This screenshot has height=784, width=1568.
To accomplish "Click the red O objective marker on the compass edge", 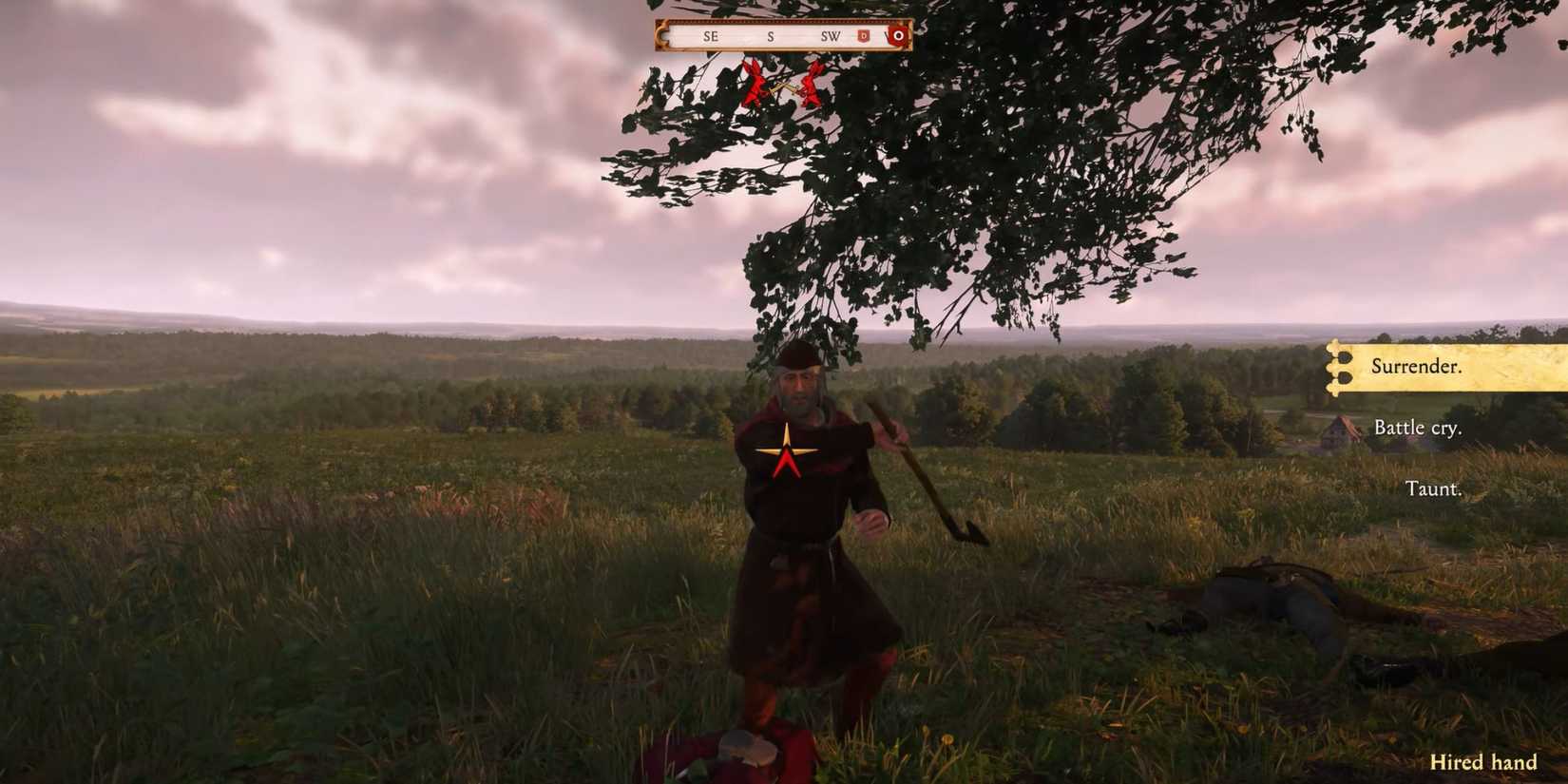I will point(900,36).
